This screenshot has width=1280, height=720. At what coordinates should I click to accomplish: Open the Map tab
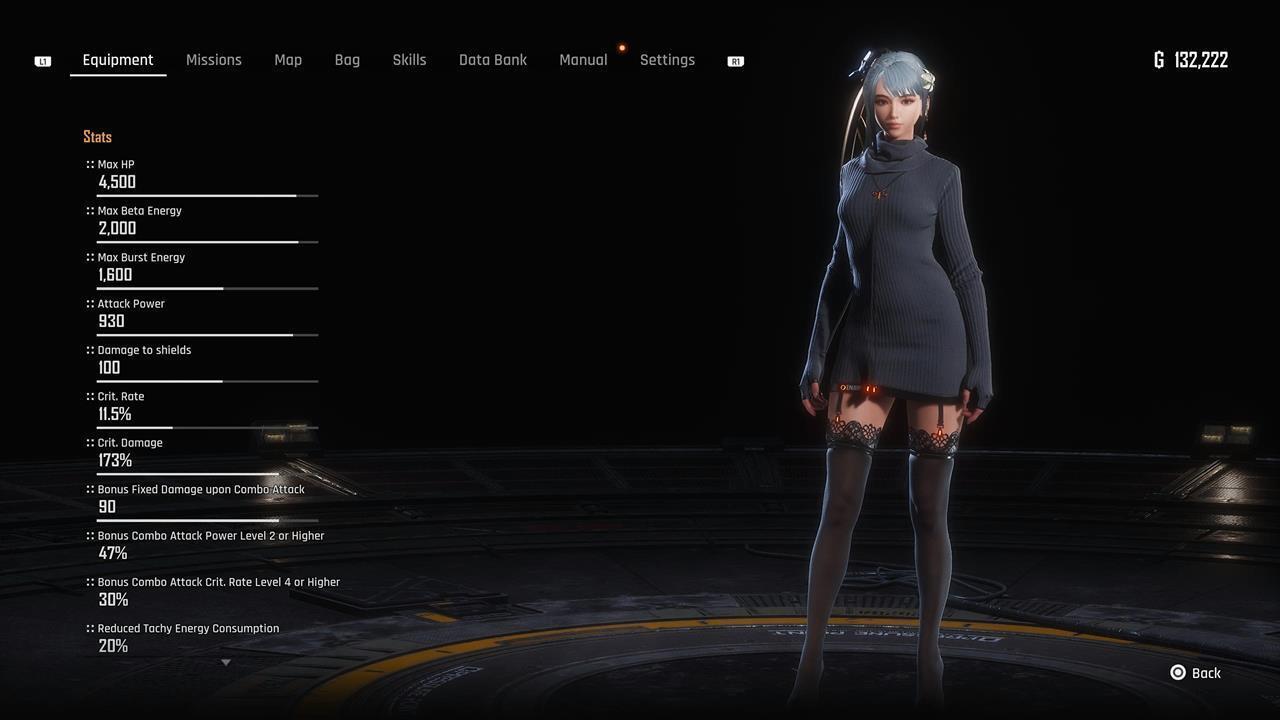point(288,60)
